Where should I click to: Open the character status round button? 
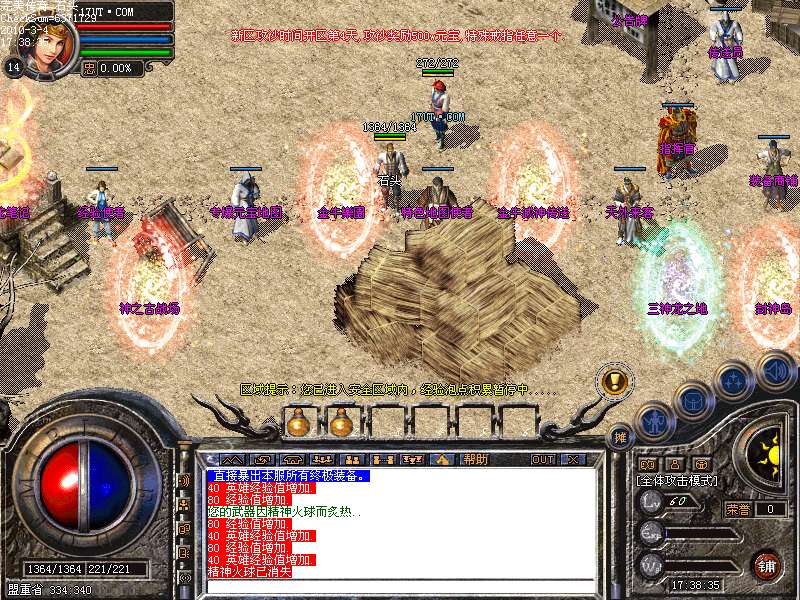654,421
